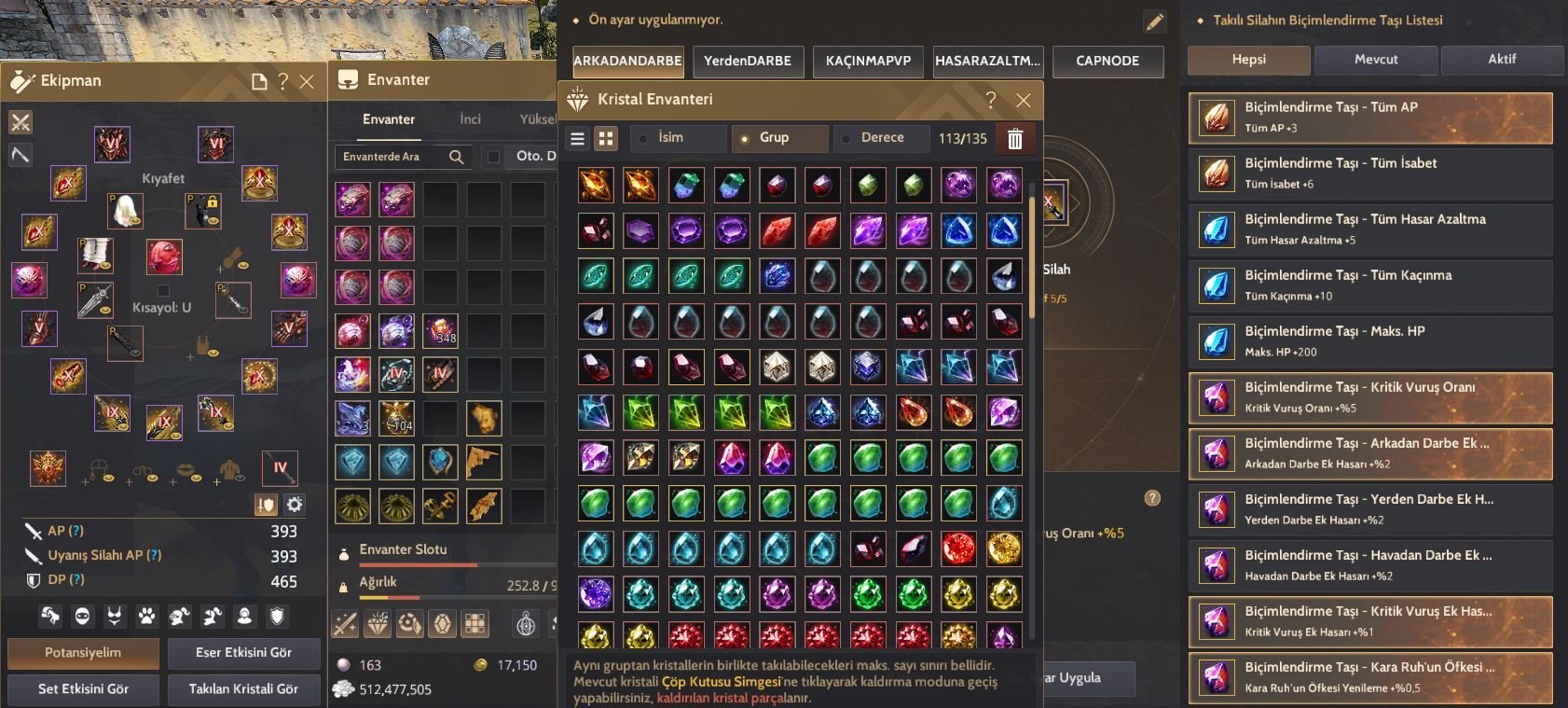Switch to list view in Kristal Envanteri

pos(578,138)
